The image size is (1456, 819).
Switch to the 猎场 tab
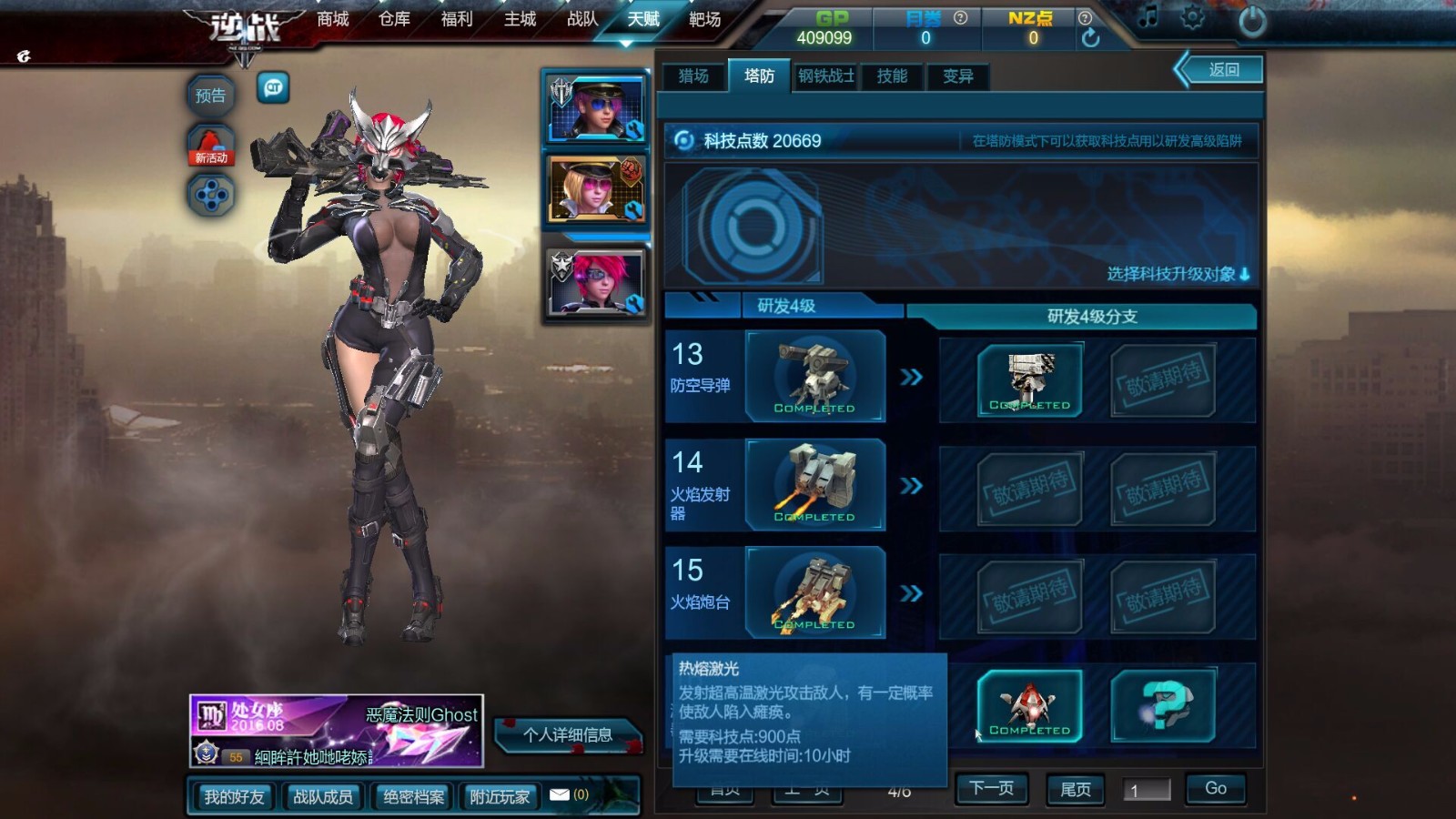pyautogui.click(x=693, y=76)
